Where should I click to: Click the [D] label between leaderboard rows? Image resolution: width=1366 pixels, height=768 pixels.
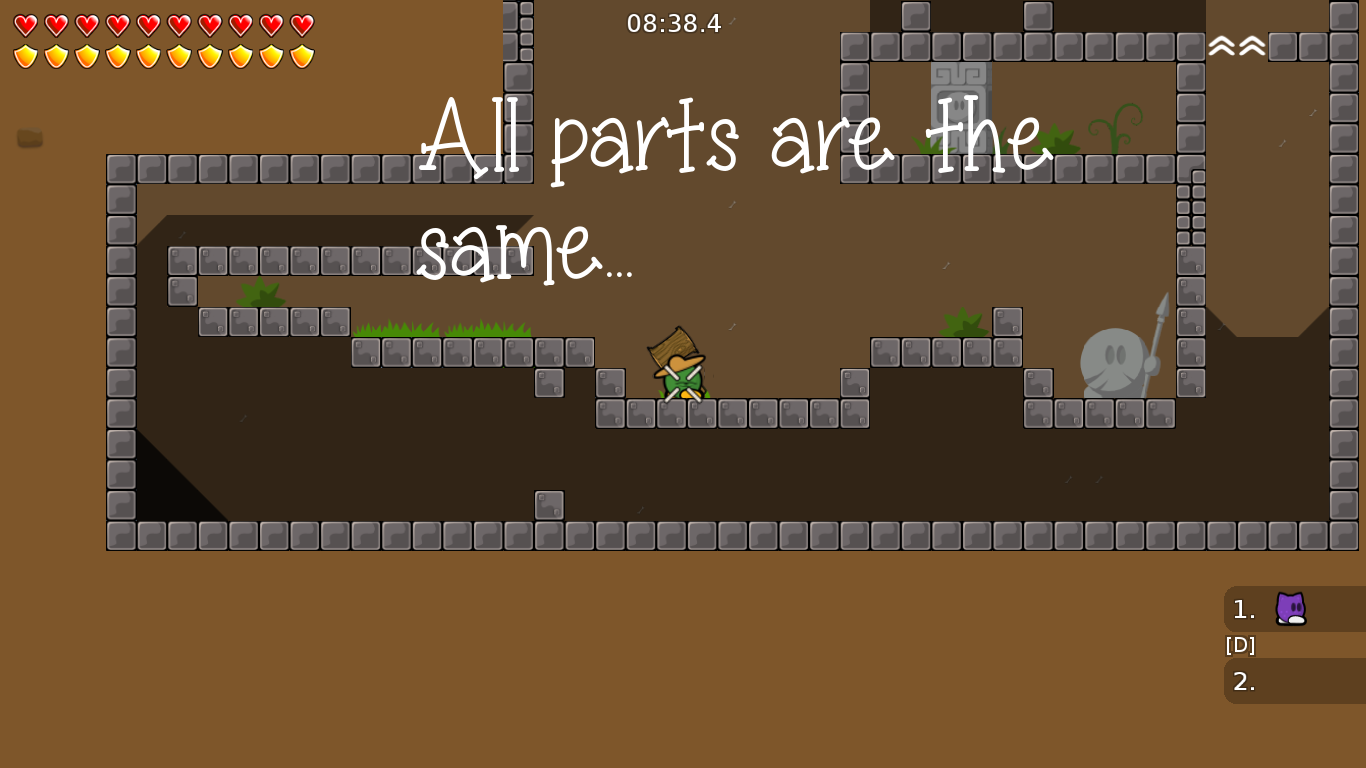tap(1239, 645)
